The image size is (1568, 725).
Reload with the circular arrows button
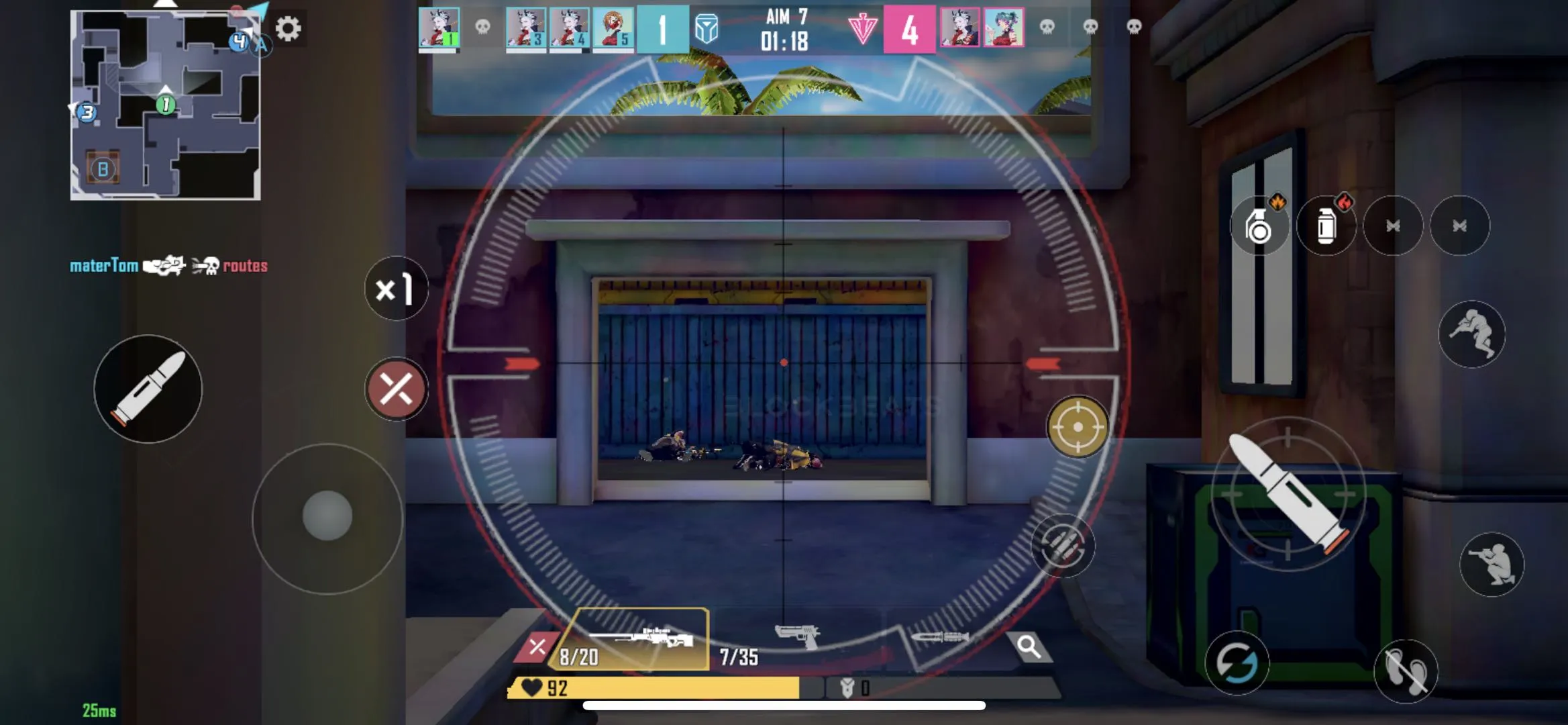coord(1237,663)
